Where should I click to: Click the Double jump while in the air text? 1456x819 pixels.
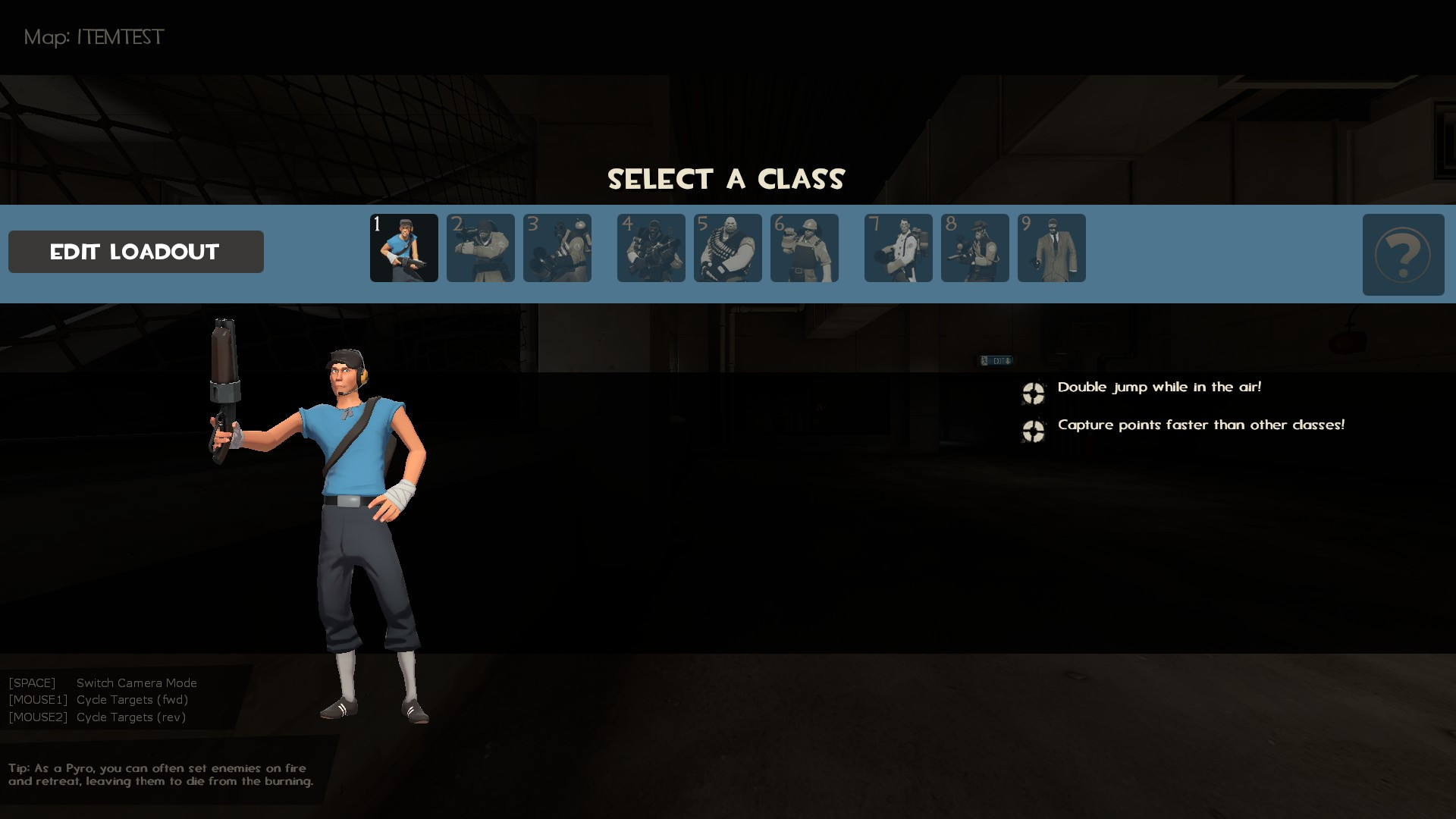click(x=1159, y=387)
